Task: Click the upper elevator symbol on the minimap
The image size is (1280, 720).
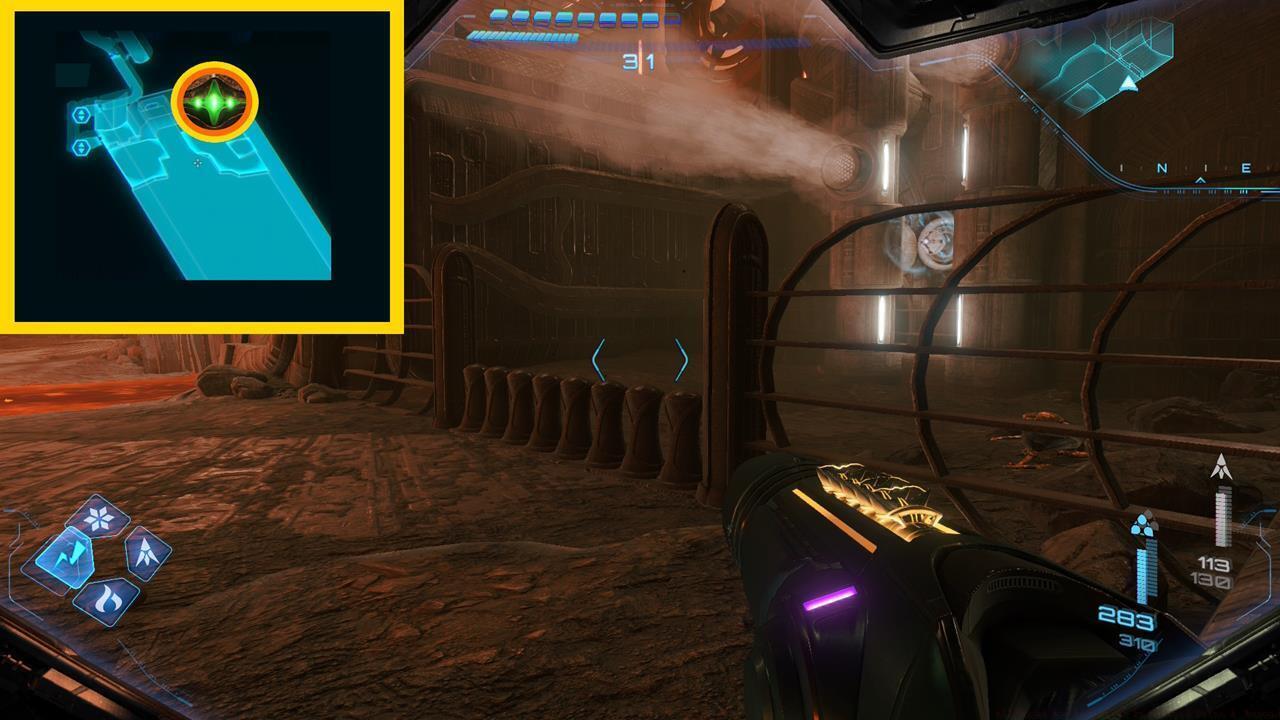Action: [82, 117]
